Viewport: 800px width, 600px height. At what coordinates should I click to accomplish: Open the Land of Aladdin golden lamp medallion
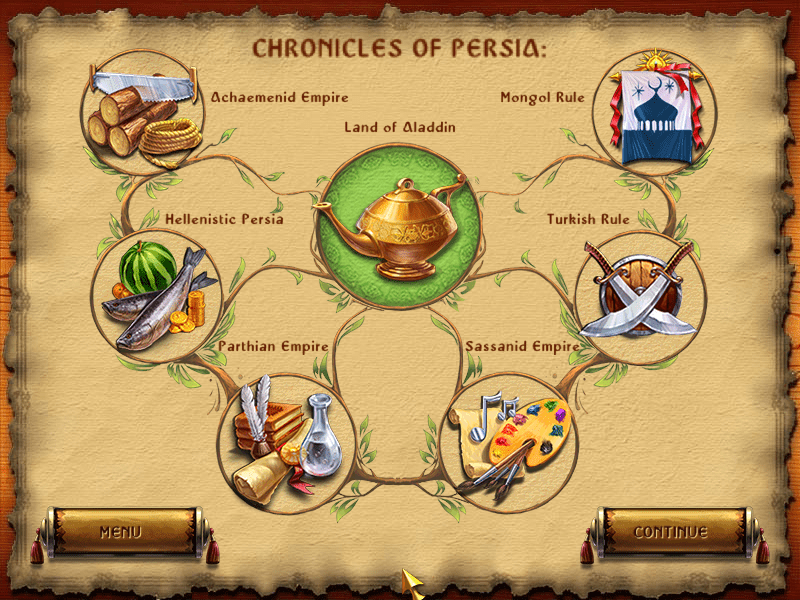[399, 227]
